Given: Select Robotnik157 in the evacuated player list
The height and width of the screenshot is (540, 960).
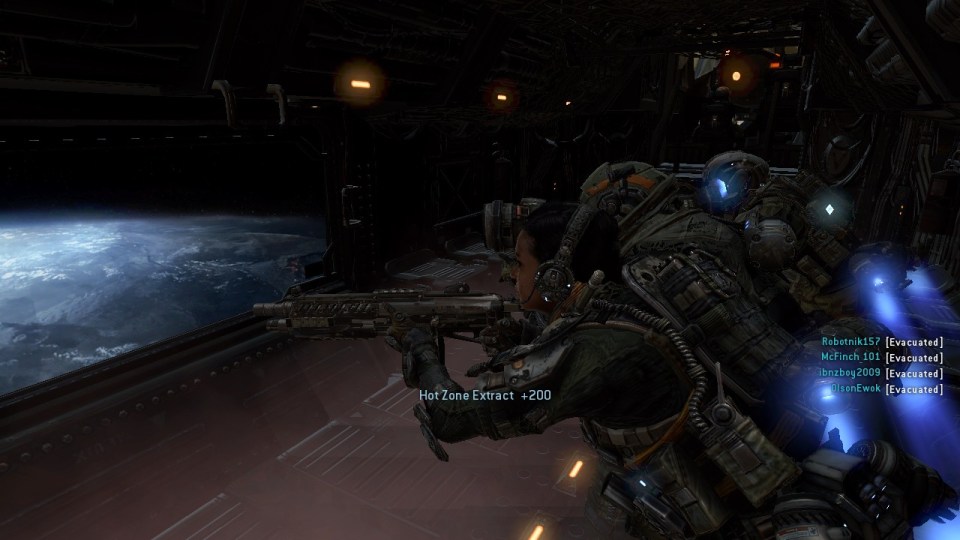Looking at the screenshot, I should 850,341.
